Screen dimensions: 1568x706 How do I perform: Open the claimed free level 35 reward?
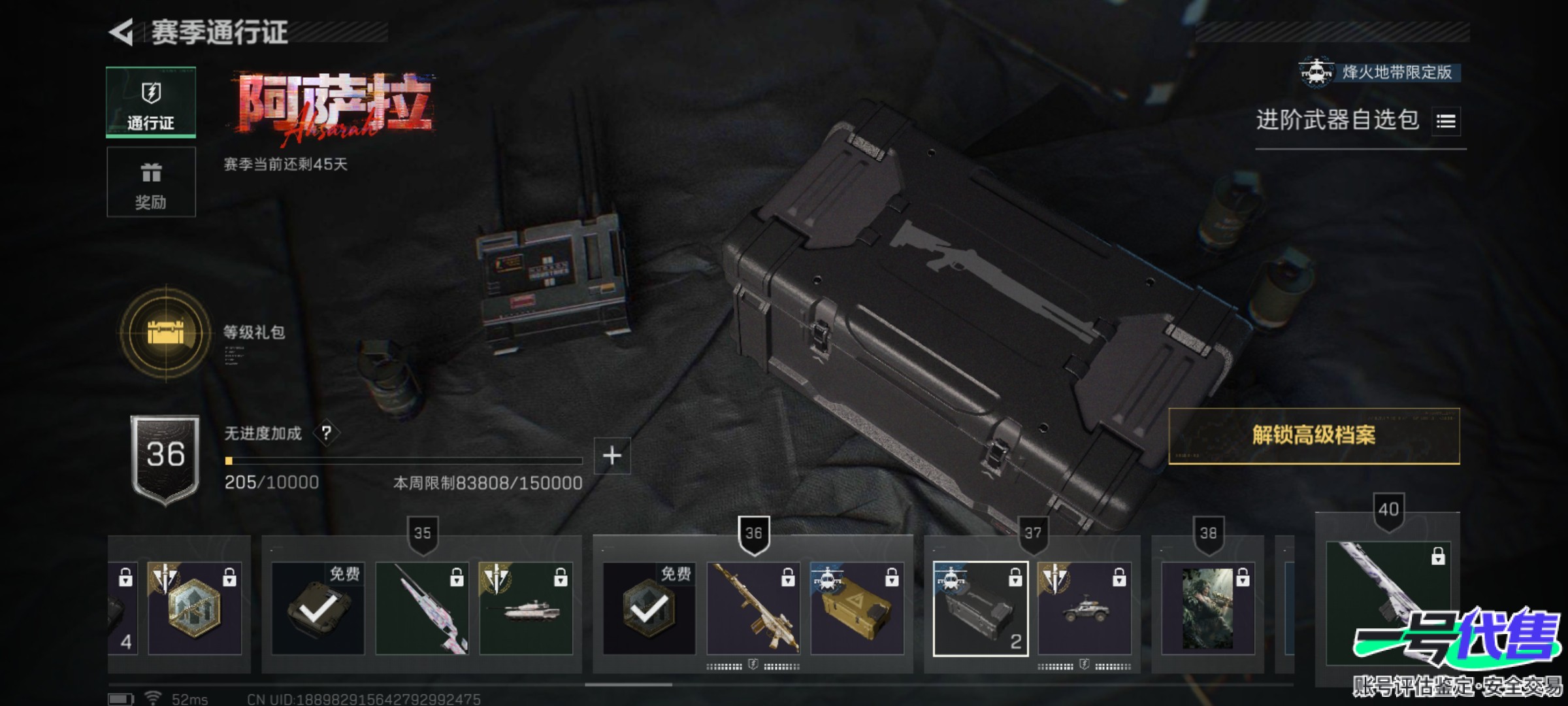[x=318, y=609]
